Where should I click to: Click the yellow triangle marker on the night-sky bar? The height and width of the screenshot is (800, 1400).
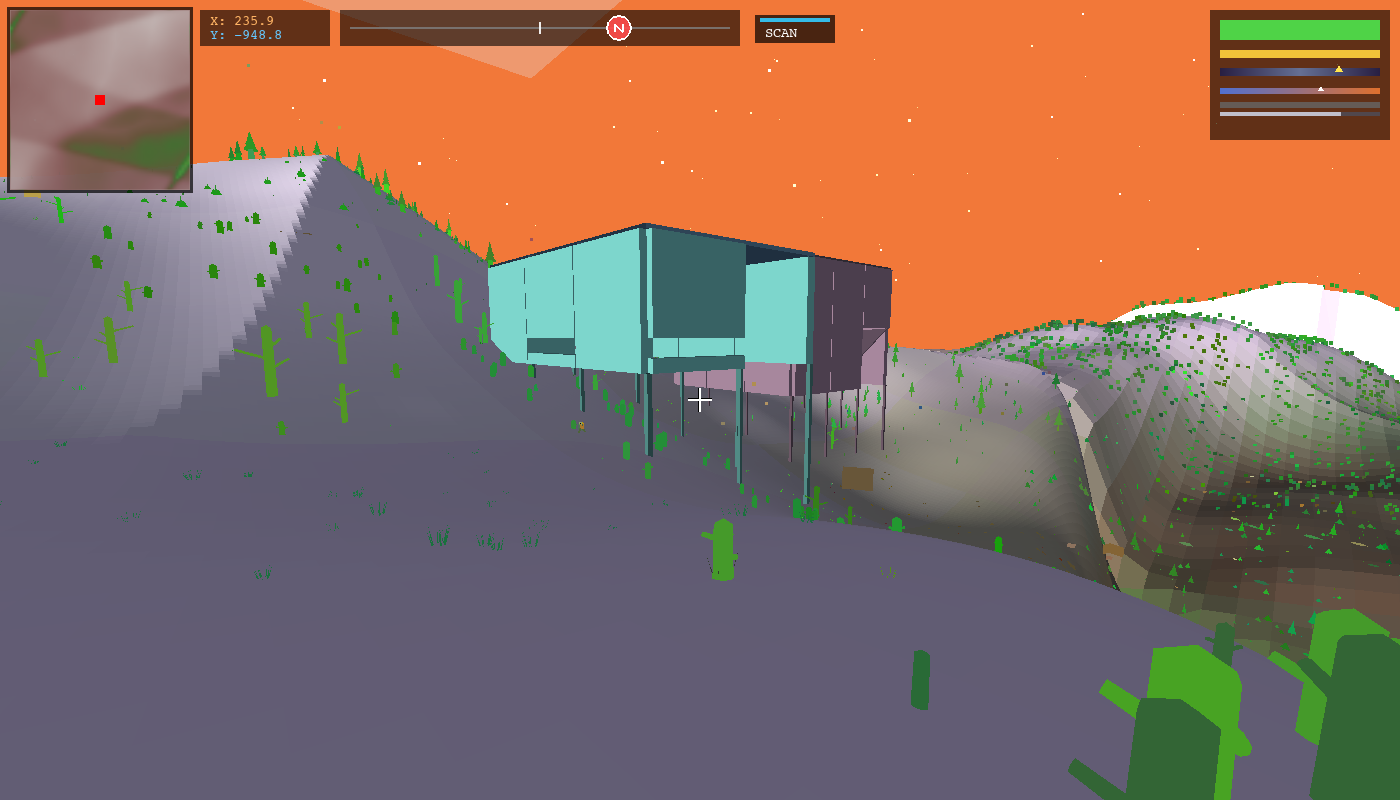point(1340,70)
